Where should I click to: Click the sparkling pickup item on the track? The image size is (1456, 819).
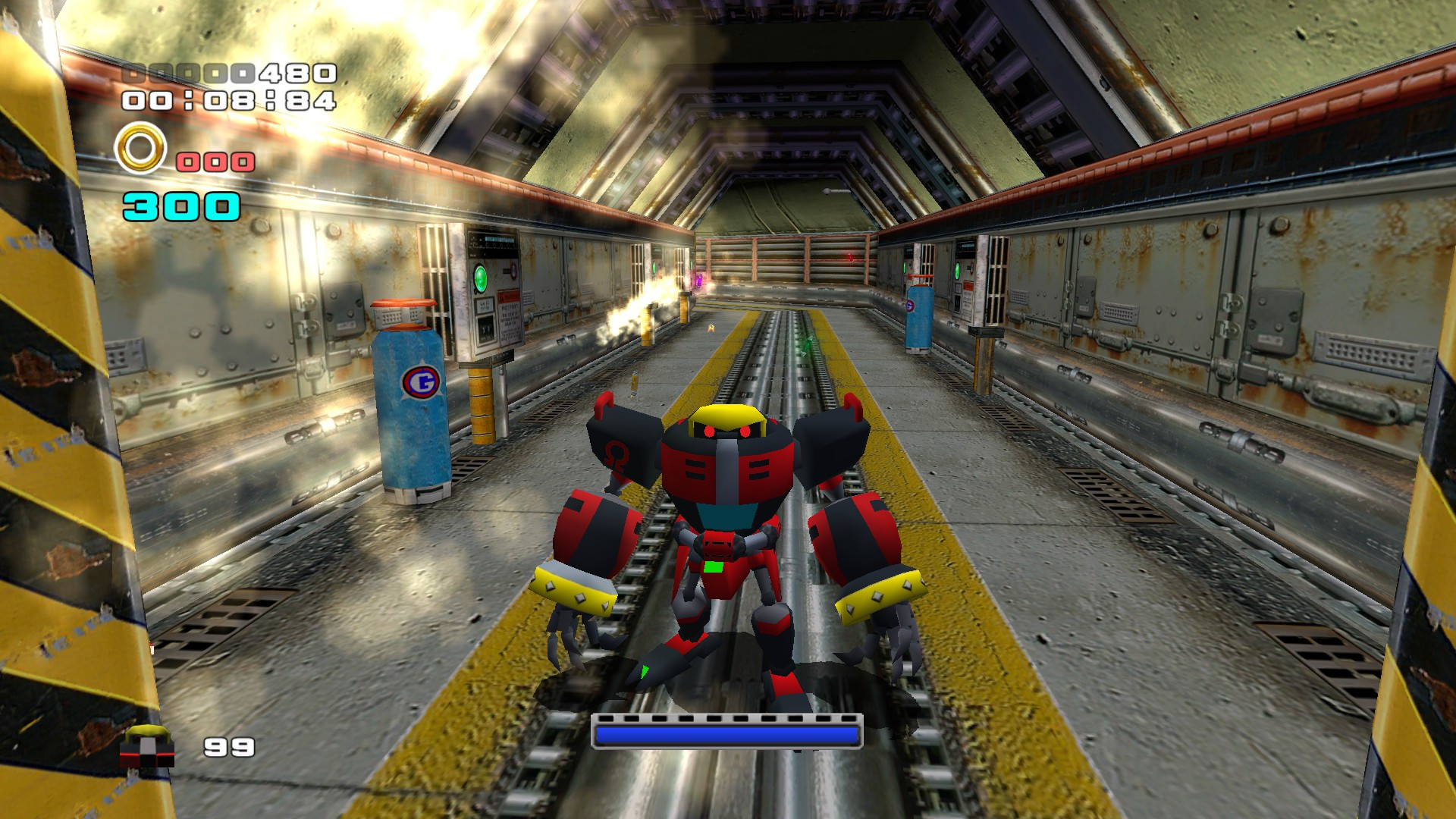[x=808, y=343]
